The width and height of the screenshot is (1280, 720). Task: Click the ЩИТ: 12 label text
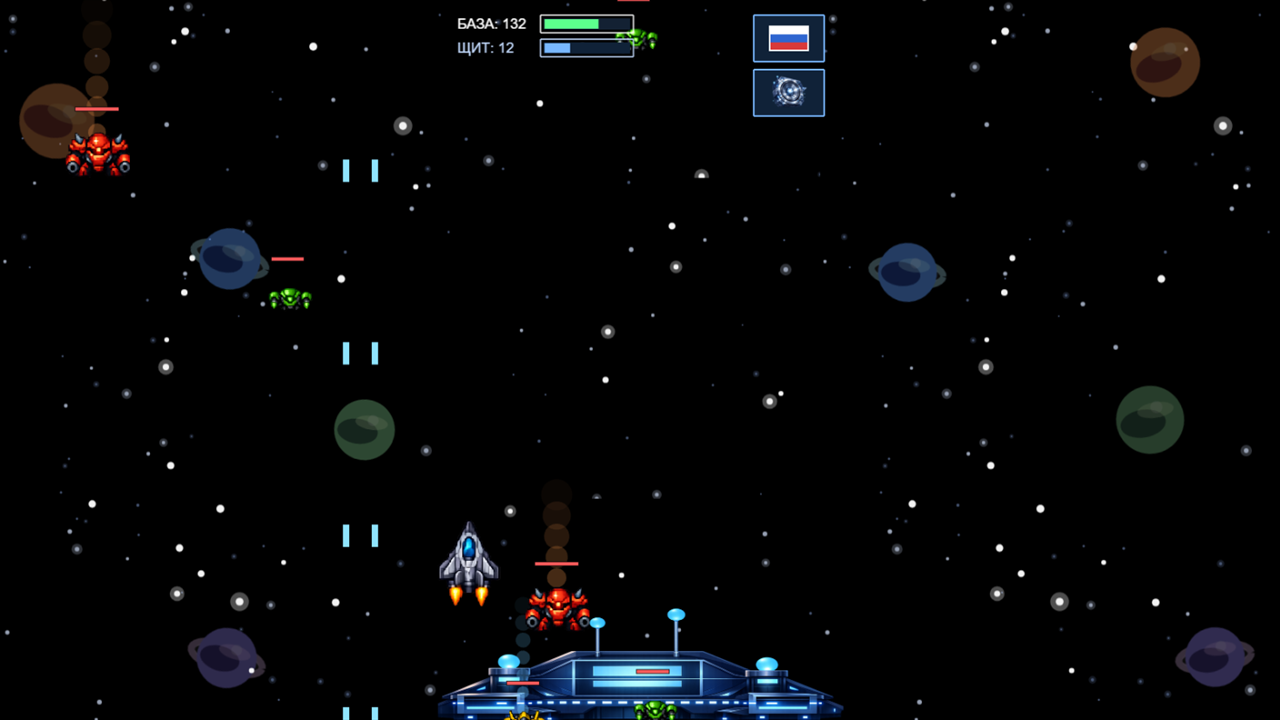[x=484, y=47]
